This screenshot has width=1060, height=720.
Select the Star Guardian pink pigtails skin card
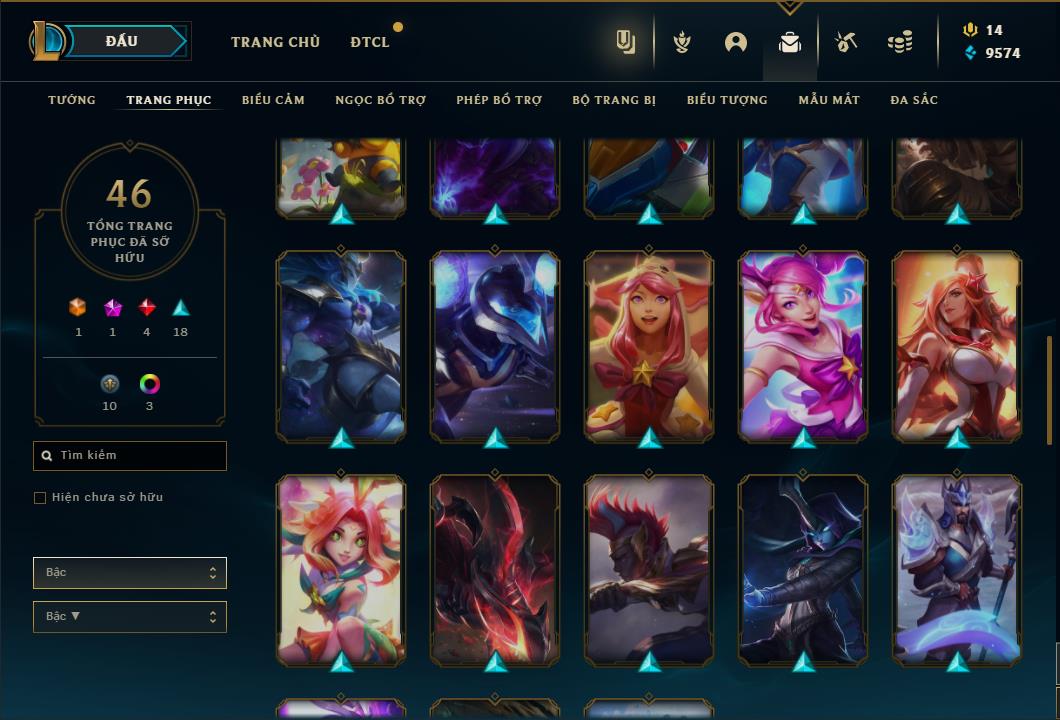(803, 345)
